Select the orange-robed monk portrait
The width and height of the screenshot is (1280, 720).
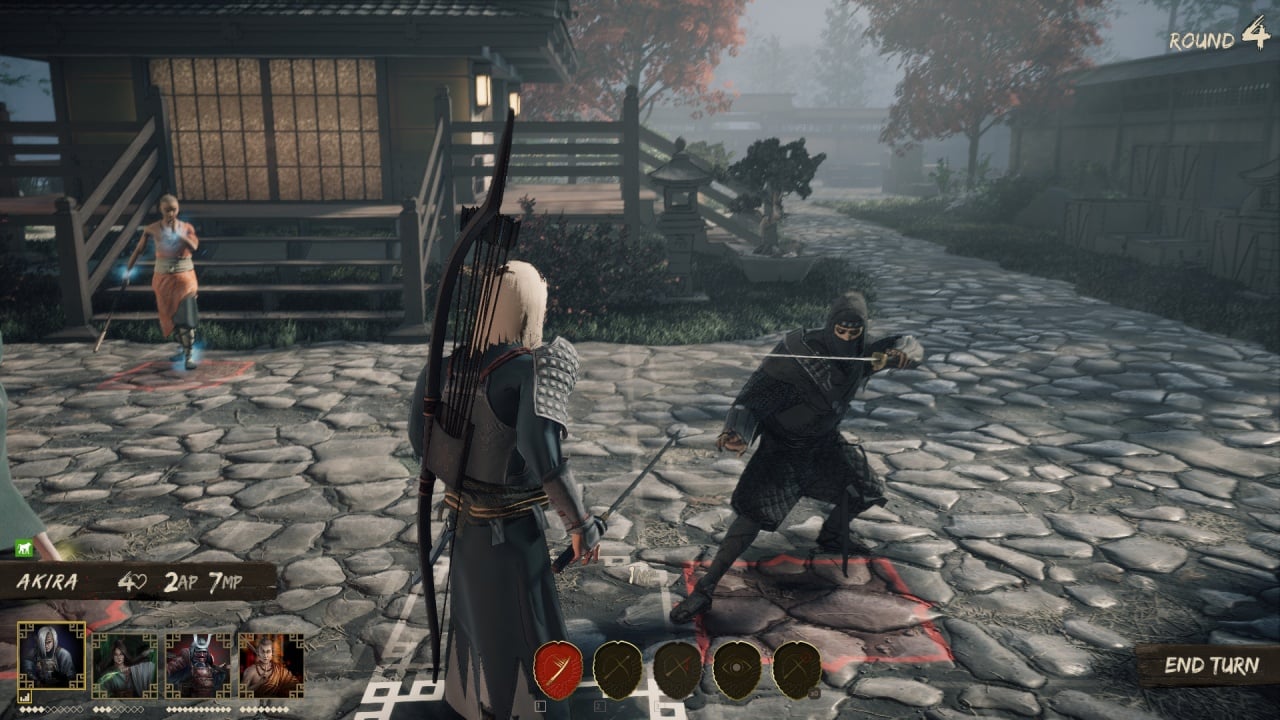[x=271, y=664]
